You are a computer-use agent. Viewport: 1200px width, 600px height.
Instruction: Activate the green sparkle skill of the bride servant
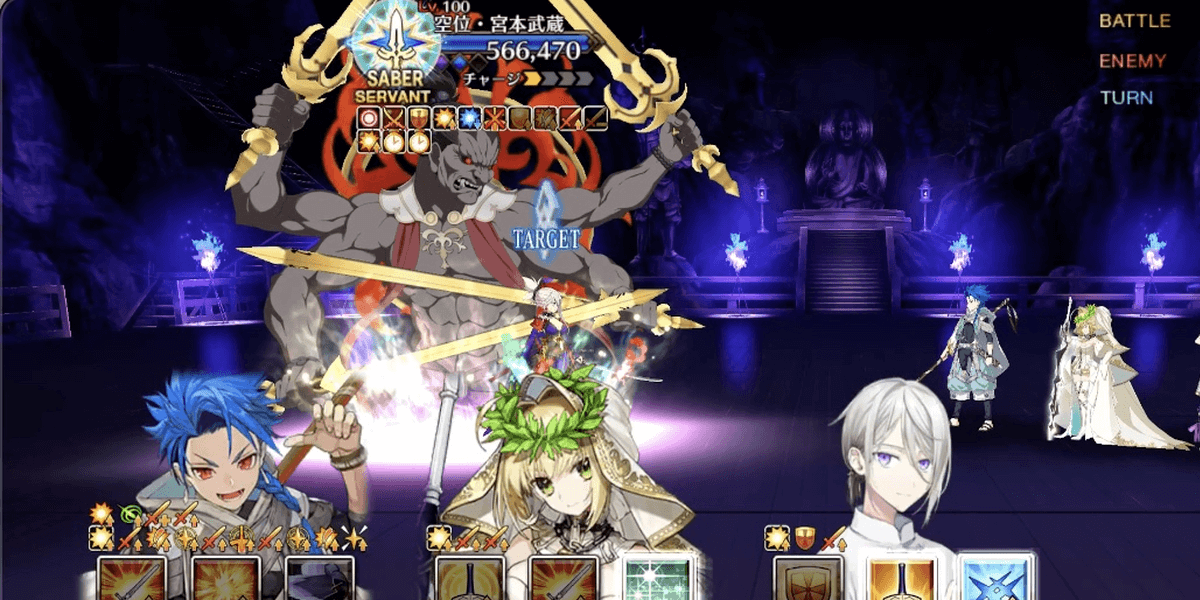[x=657, y=578]
